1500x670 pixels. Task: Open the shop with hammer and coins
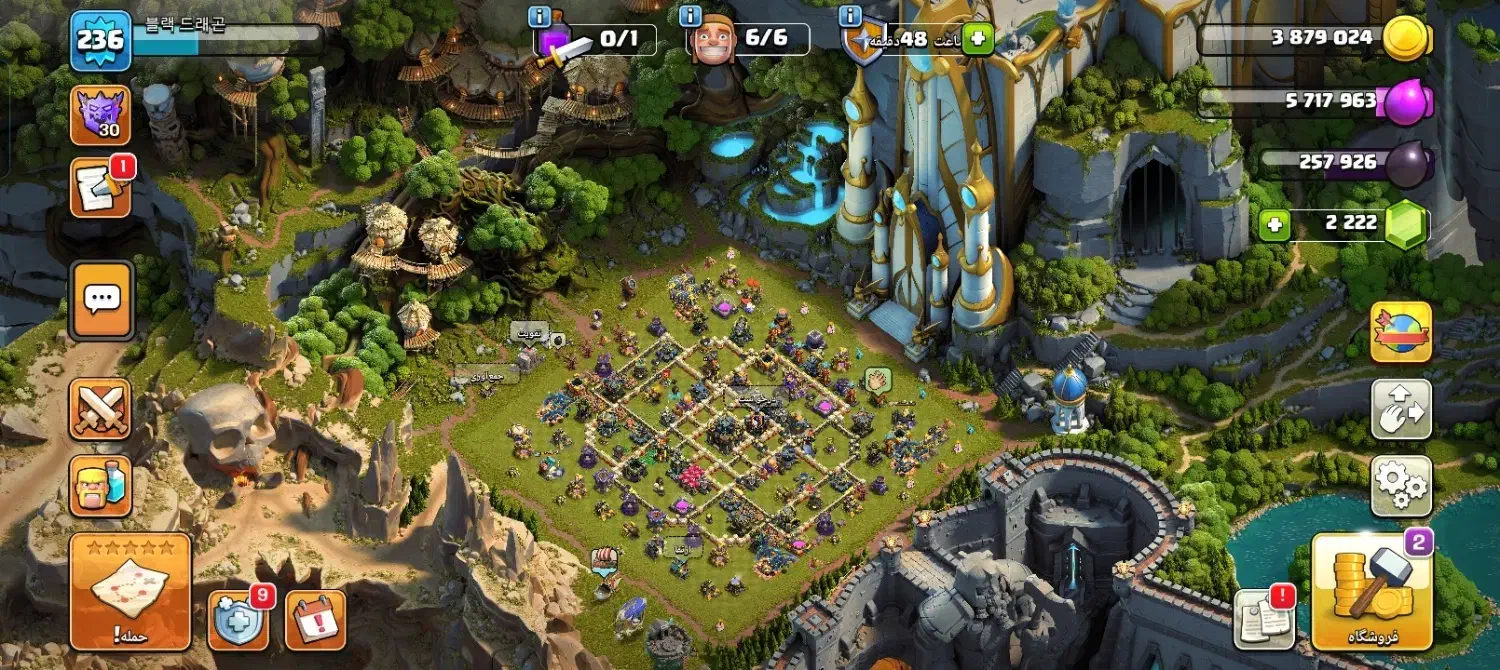tap(1372, 591)
